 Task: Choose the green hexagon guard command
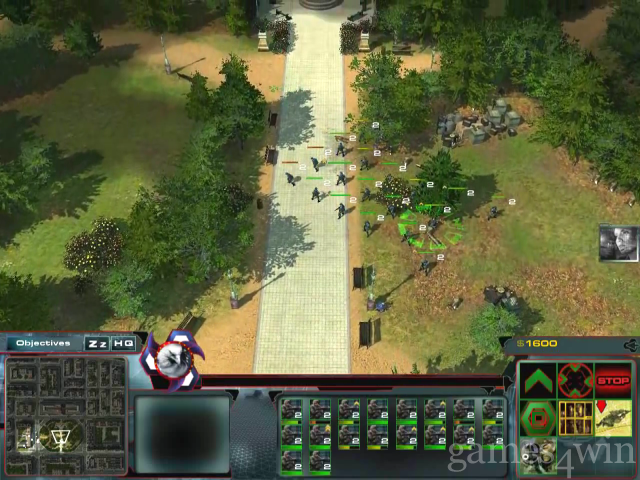pos(538,417)
